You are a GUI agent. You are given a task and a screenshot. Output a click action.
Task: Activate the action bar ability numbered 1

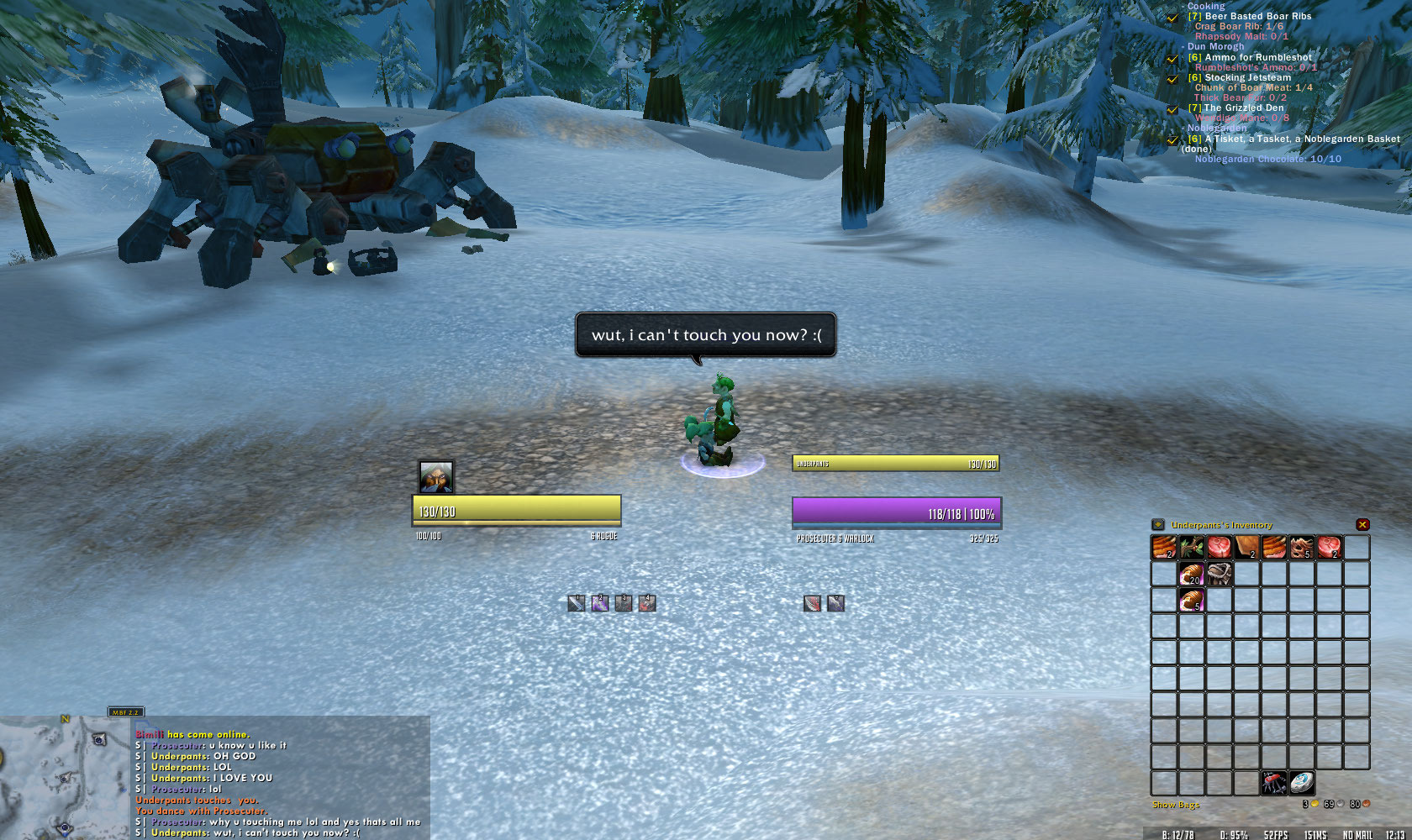576,603
